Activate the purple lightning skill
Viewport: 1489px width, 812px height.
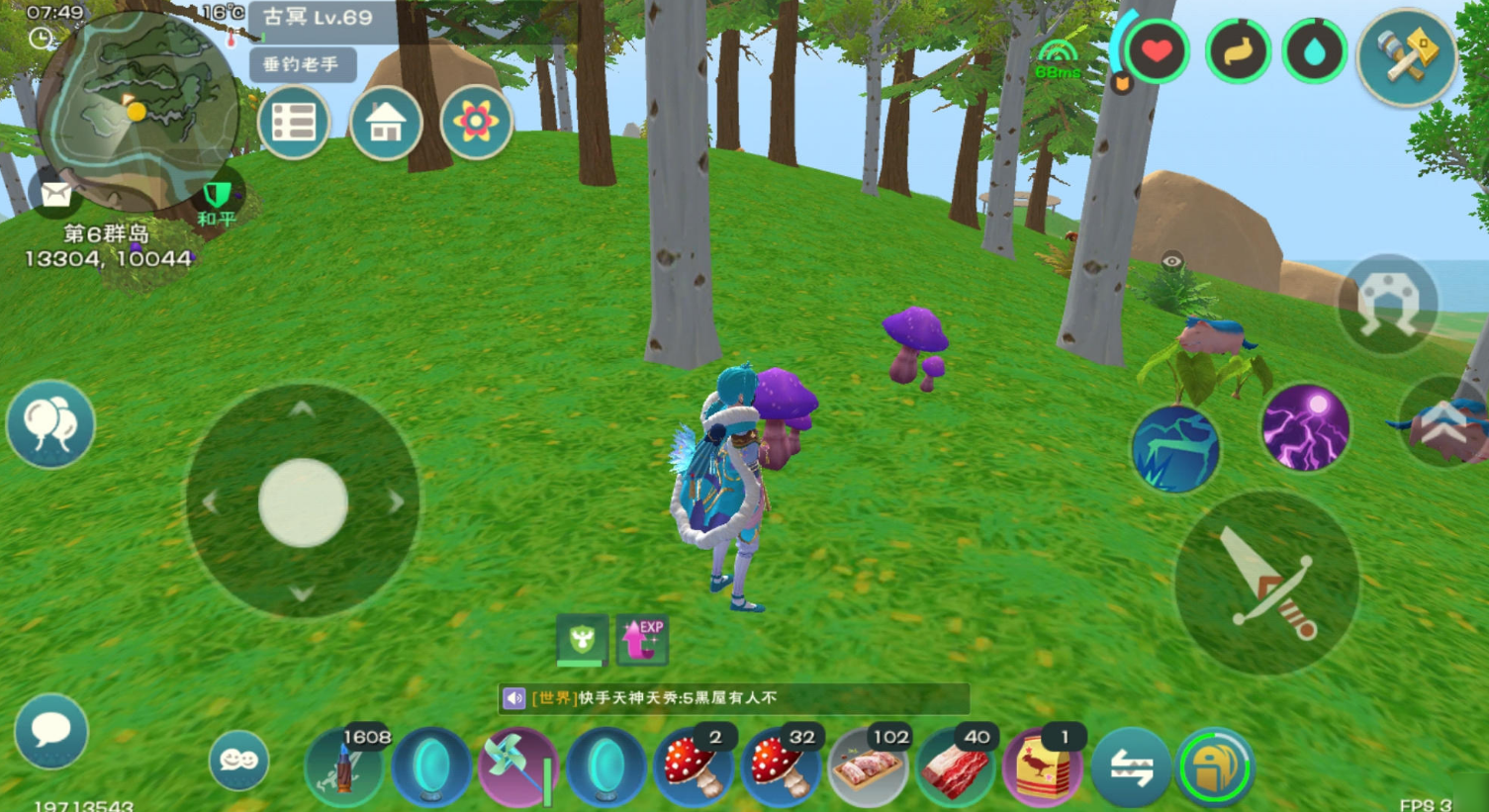click(1305, 427)
